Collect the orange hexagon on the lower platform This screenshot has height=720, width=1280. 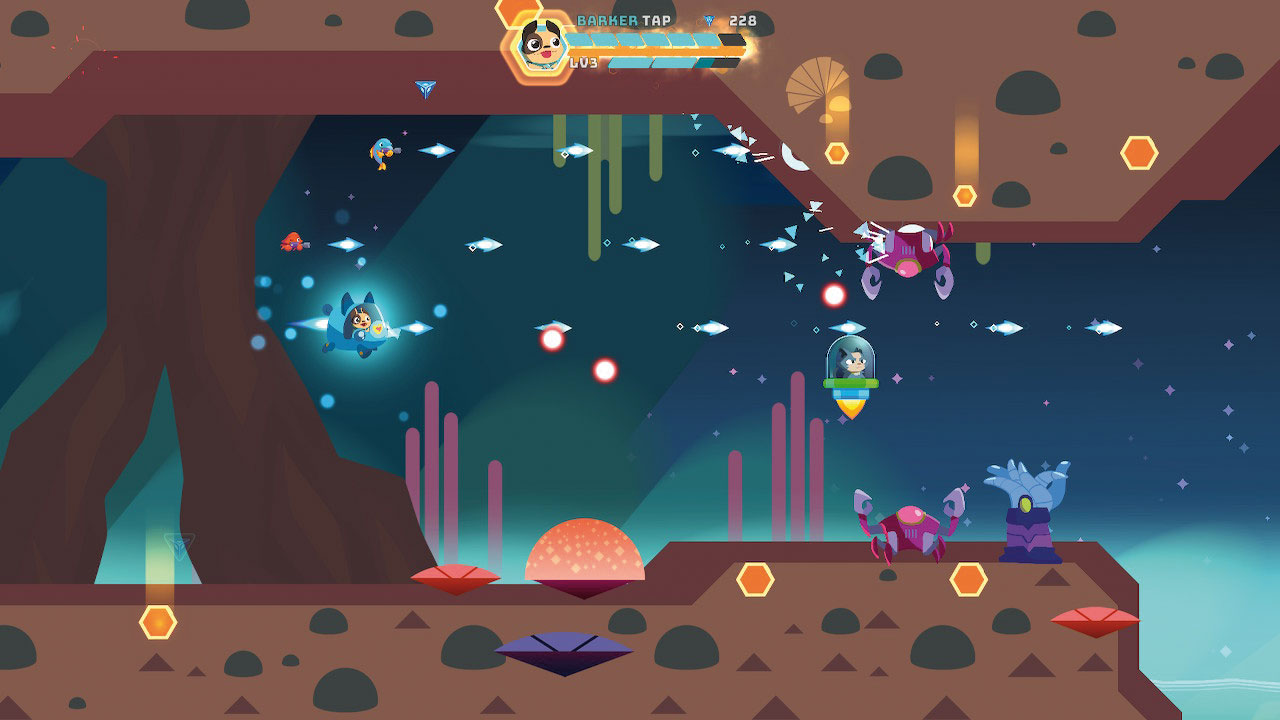(755, 577)
